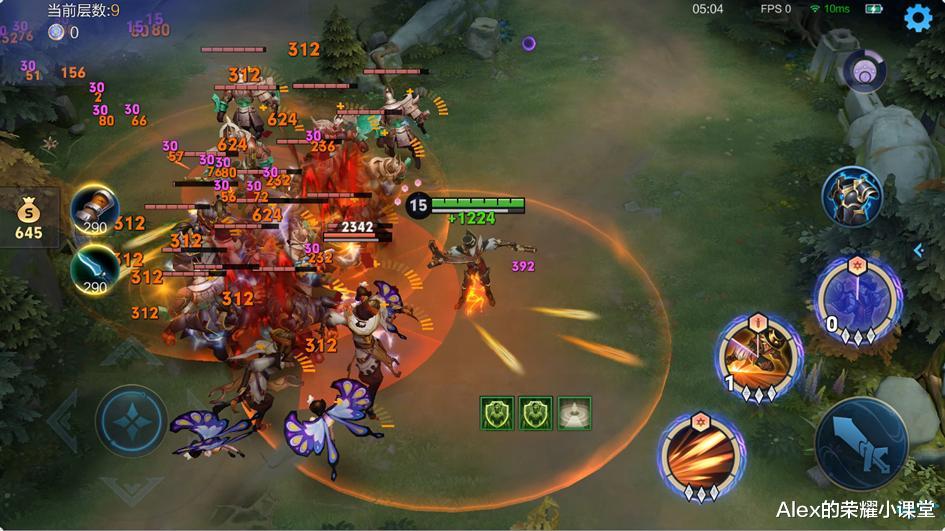Select the black armor equipment icon
This screenshot has height=531, width=945.
click(852, 196)
